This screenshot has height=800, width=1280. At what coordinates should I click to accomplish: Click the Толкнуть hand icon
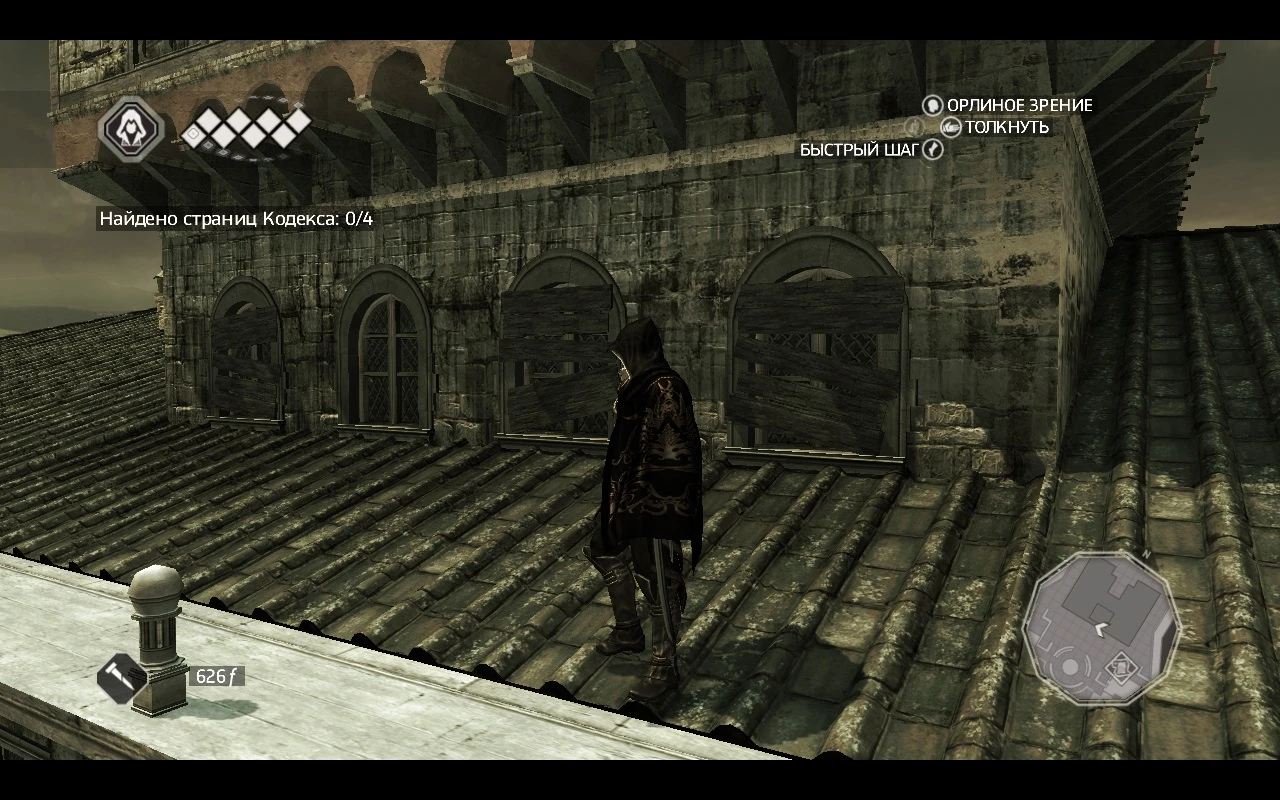(x=951, y=128)
